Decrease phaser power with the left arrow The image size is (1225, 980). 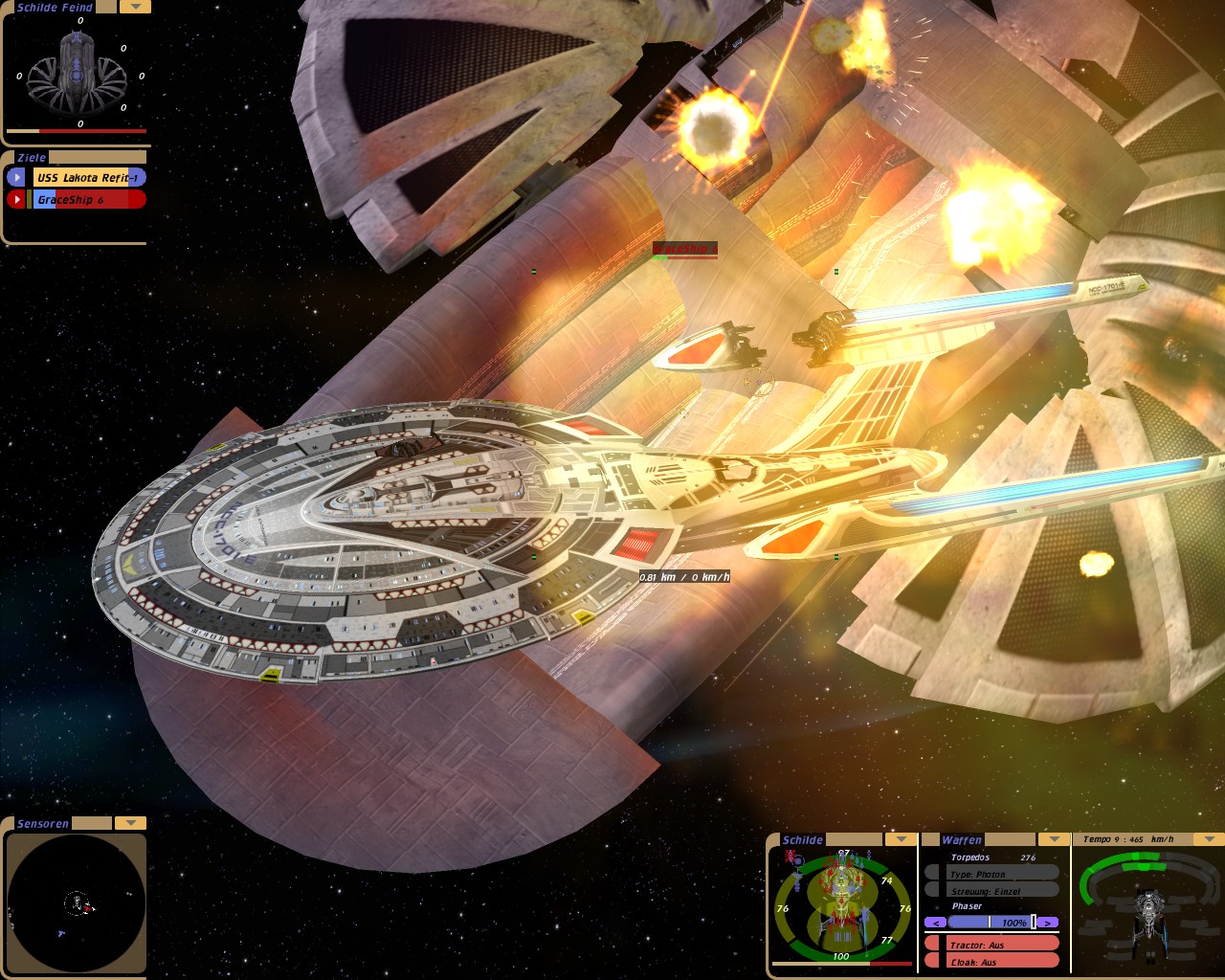coord(935,923)
